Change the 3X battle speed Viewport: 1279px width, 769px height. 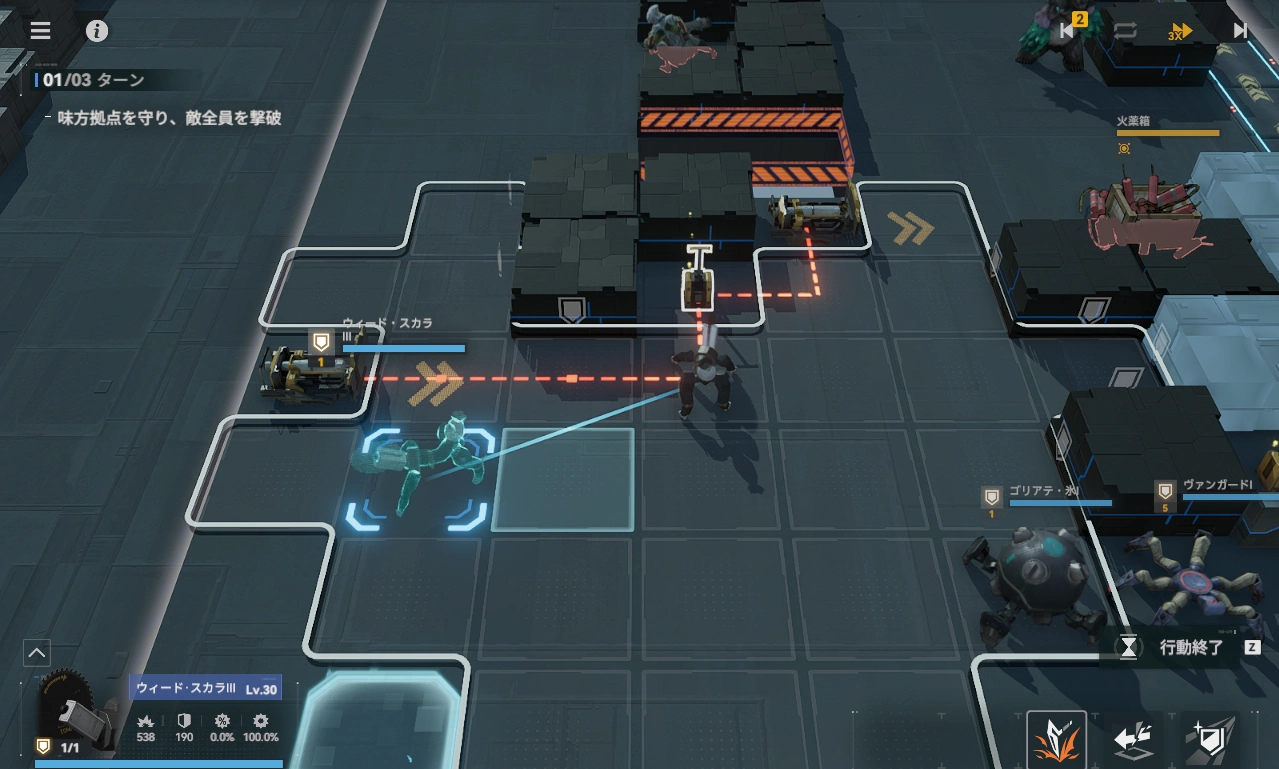click(1181, 31)
